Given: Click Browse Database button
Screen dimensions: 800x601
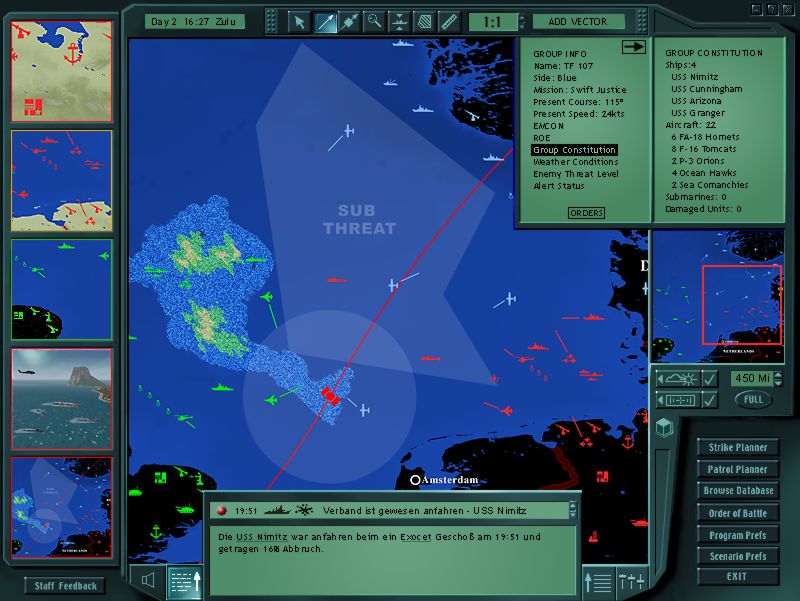Looking at the screenshot, I should tap(738, 491).
